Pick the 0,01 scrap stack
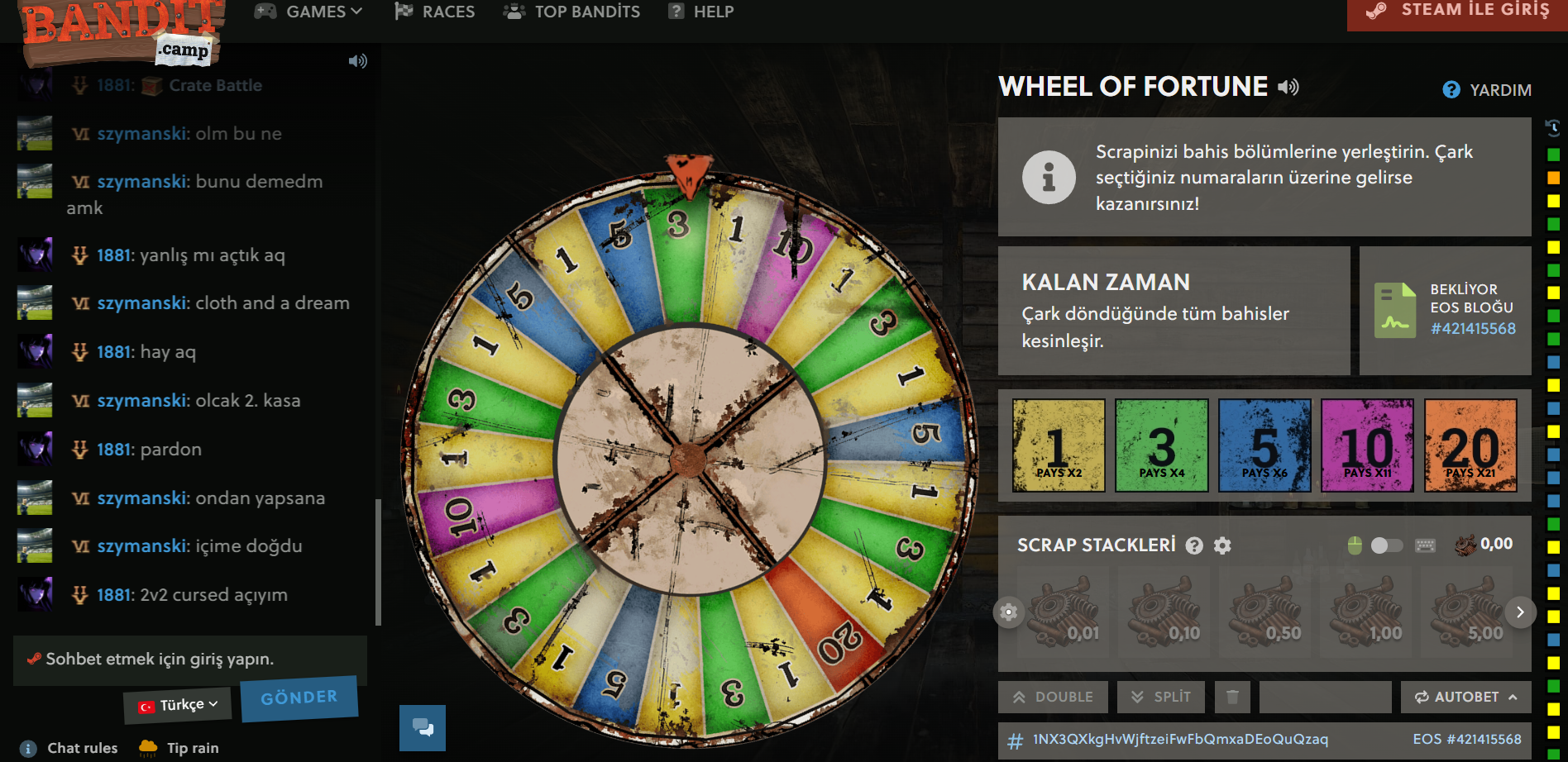Screen dimensions: 1568x762 1064,613
